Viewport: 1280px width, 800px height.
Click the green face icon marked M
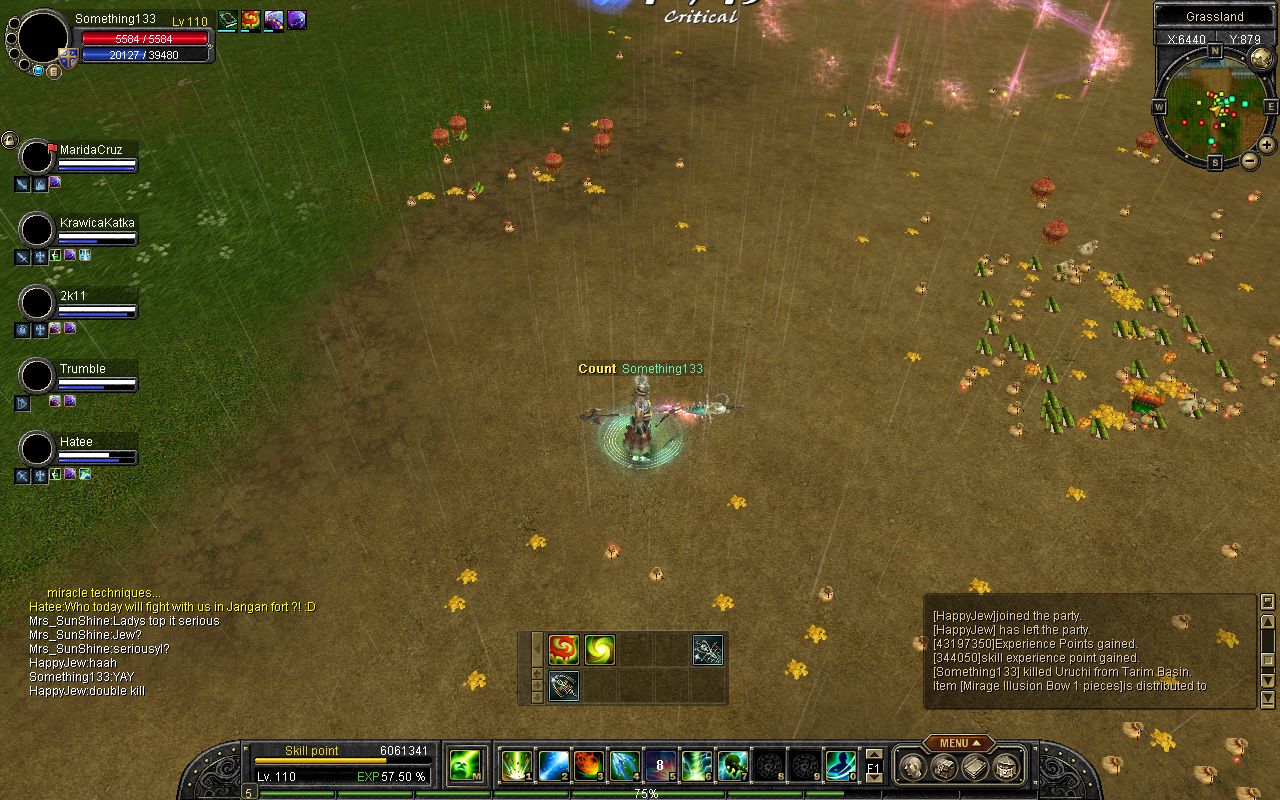[x=464, y=765]
